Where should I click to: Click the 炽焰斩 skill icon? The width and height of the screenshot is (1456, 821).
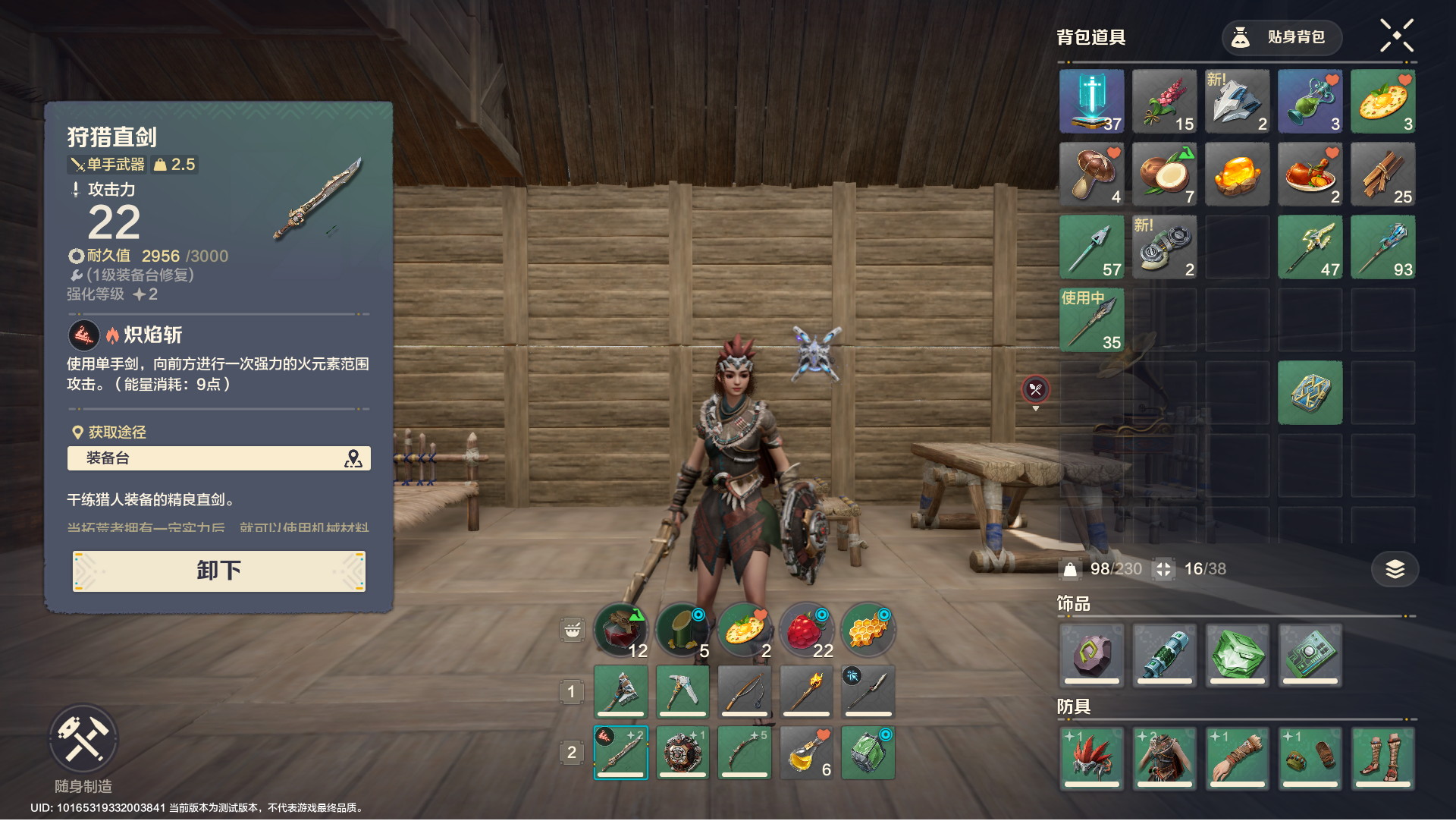coord(84,335)
